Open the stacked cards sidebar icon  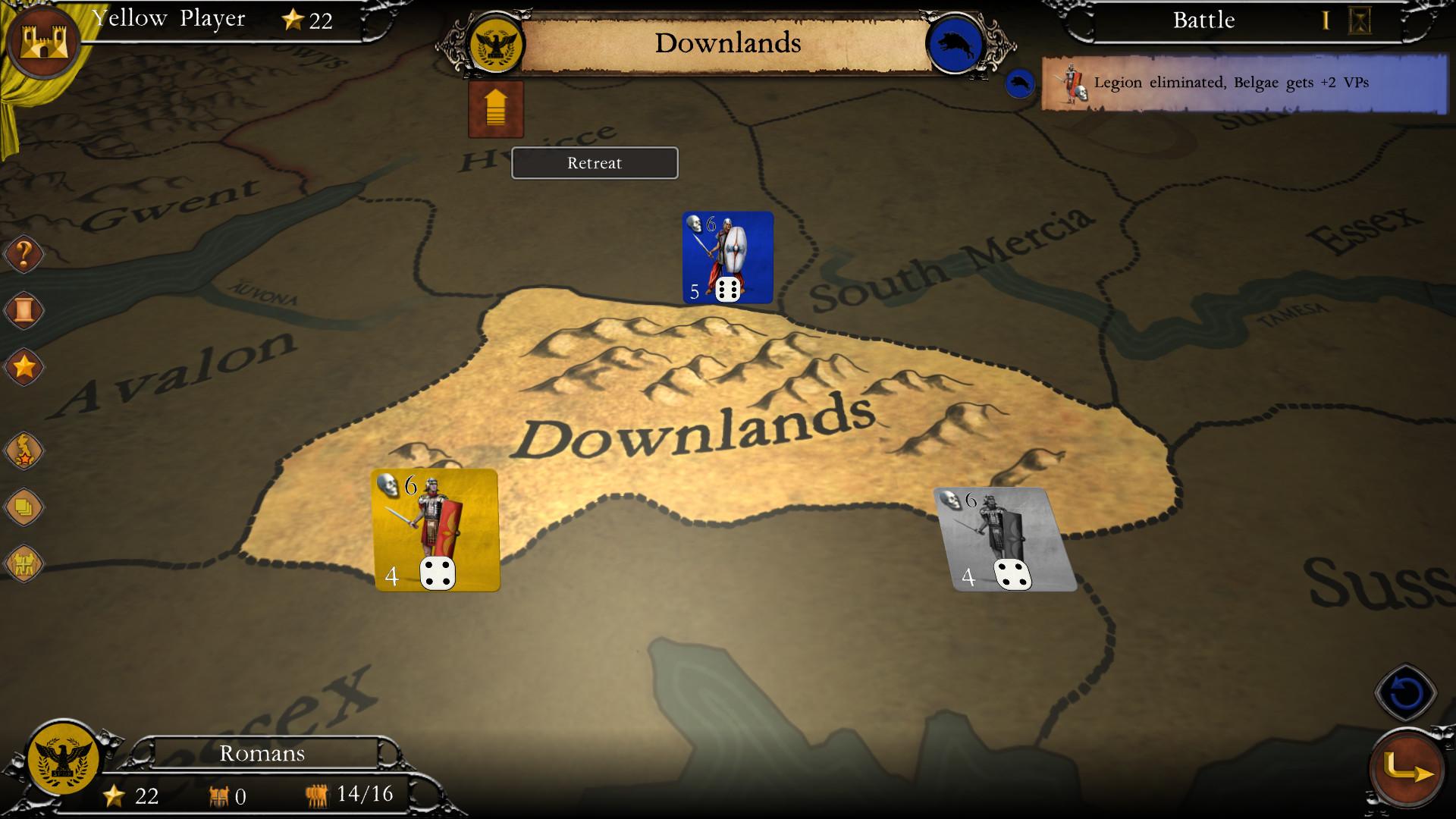(x=24, y=507)
